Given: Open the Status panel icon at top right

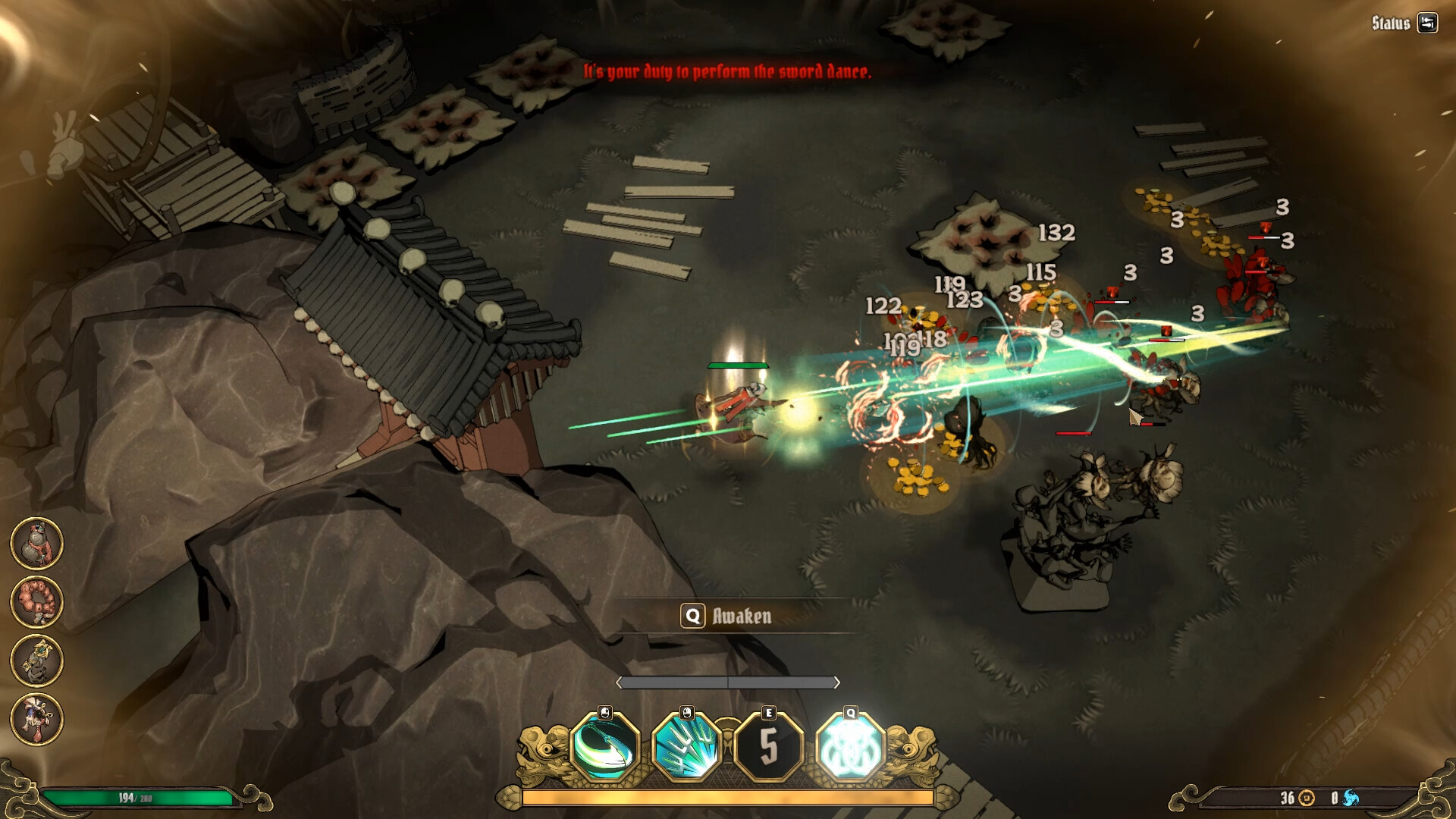Looking at the screenshot, I should [x=1429, y=21].
